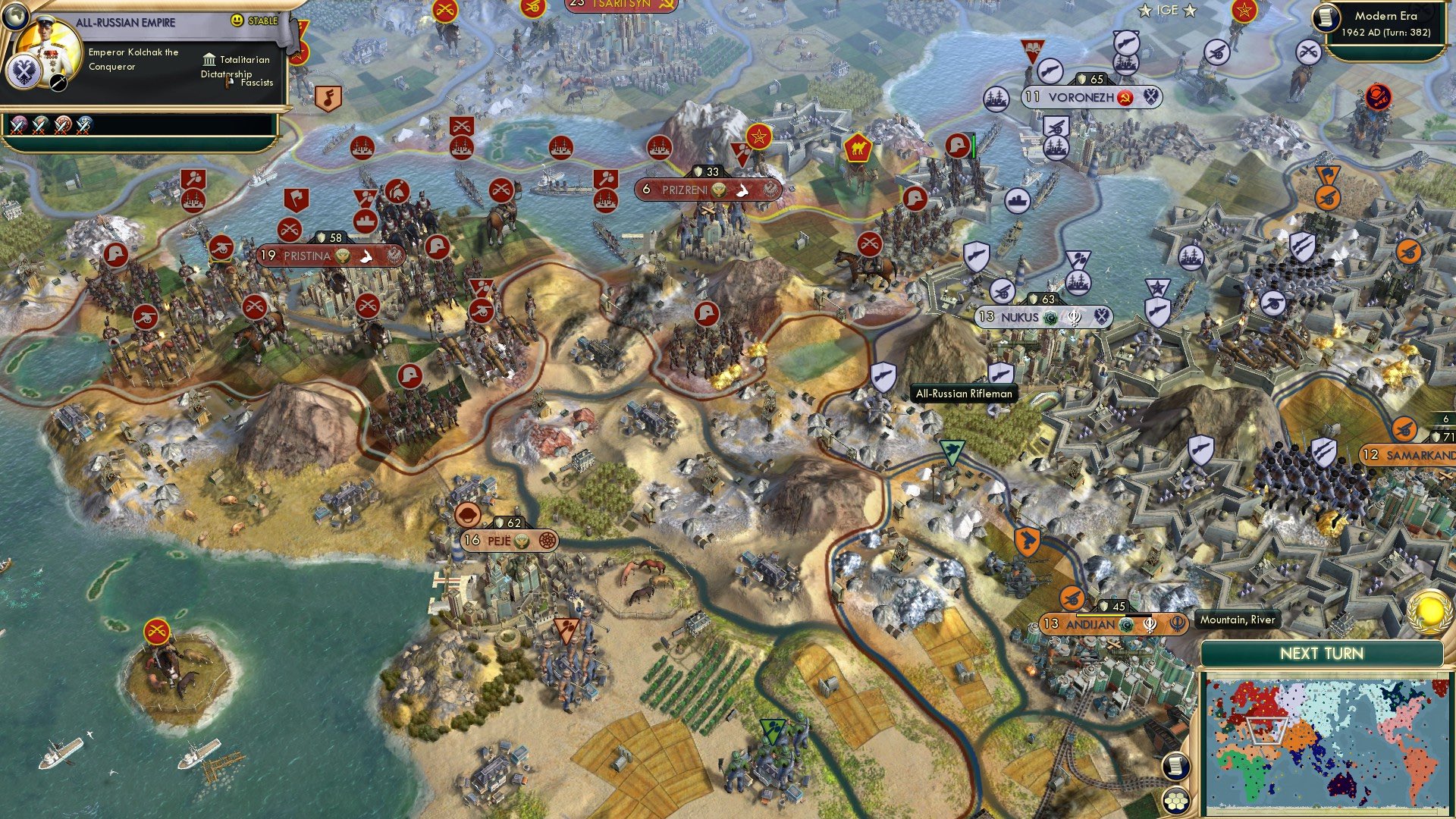
Task: Click the purple war status icon
Action: coord(19,124)
